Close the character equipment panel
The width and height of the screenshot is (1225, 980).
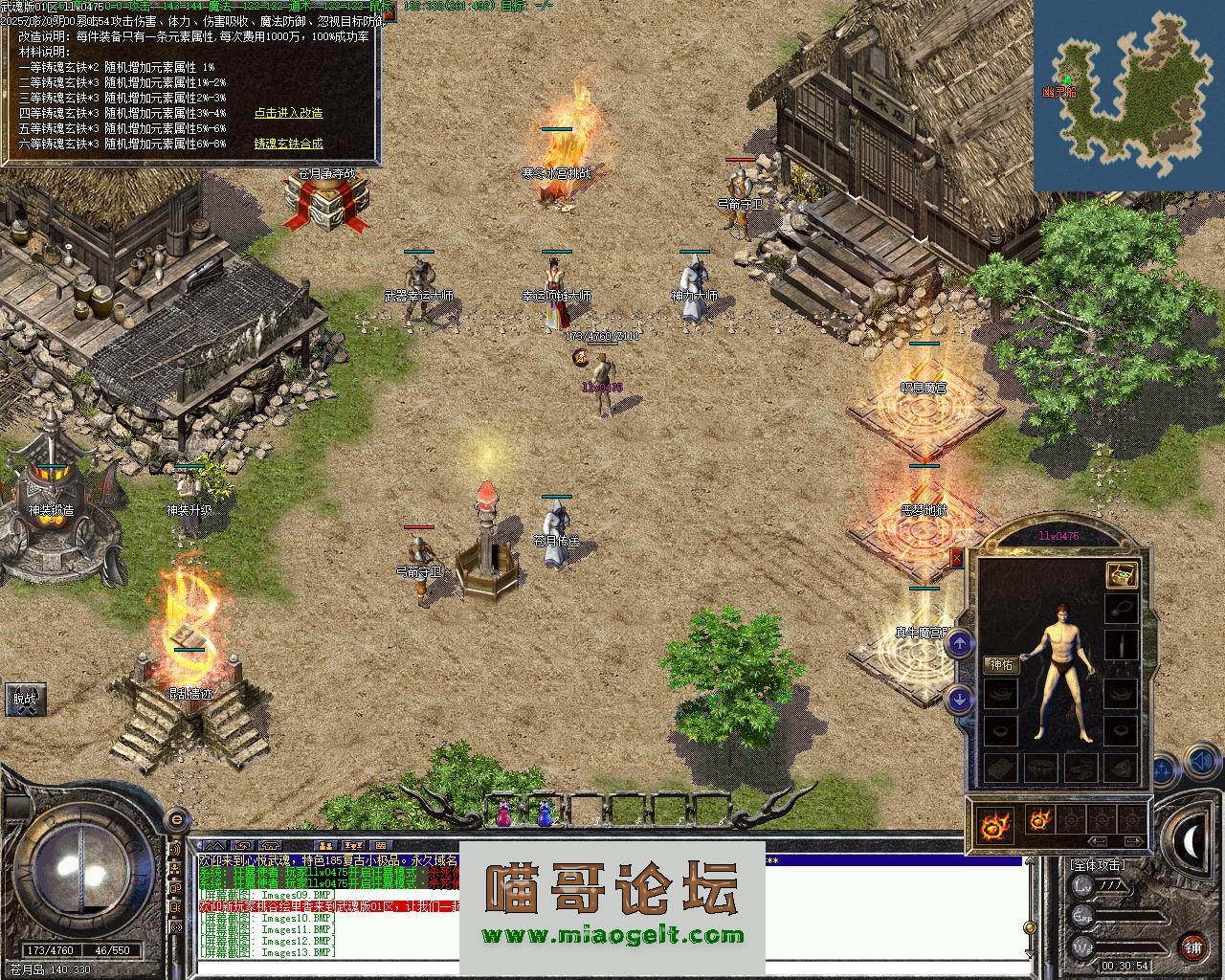point(956,557)
